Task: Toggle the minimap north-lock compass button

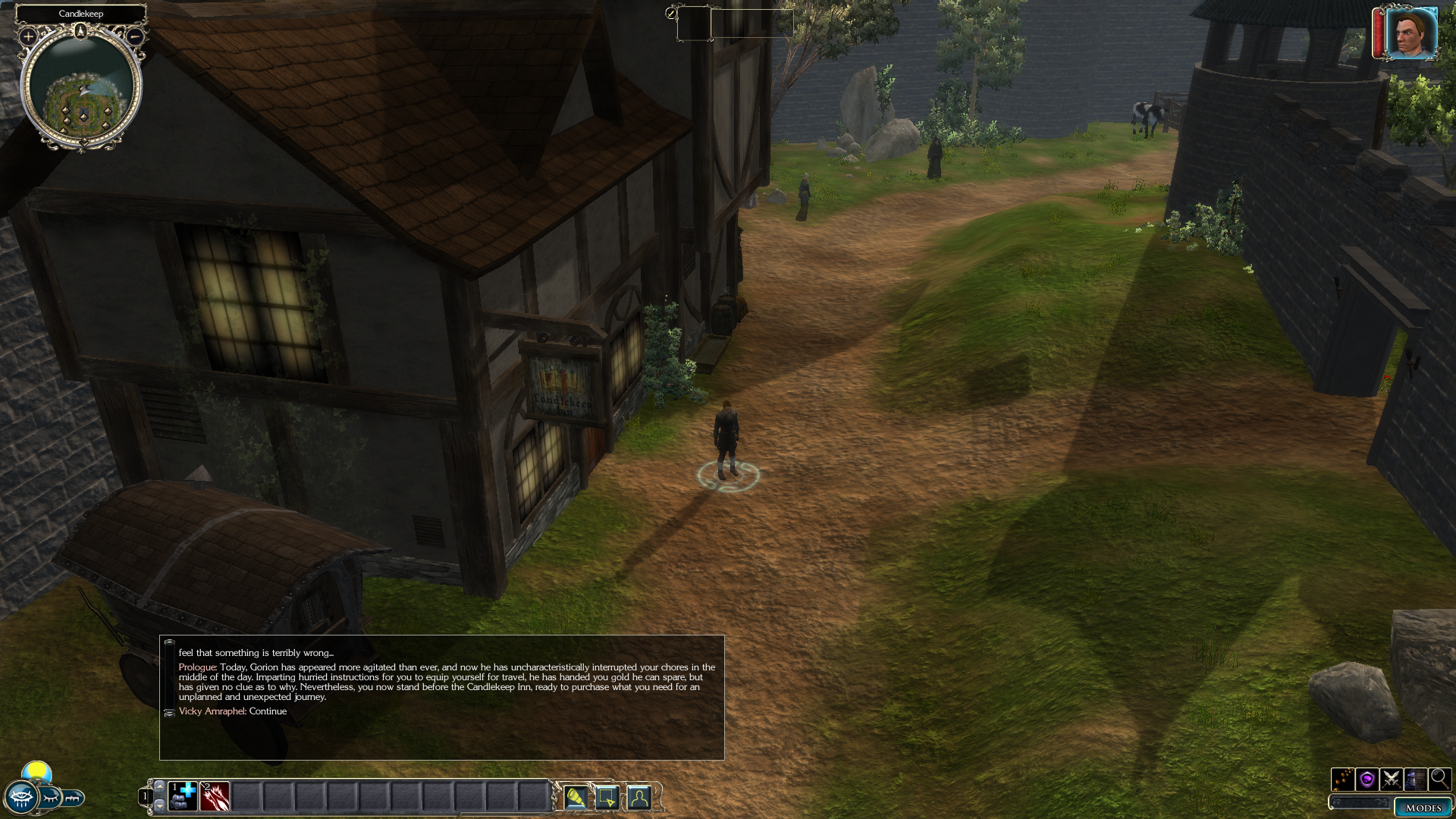Action: (x=81, y=31)
